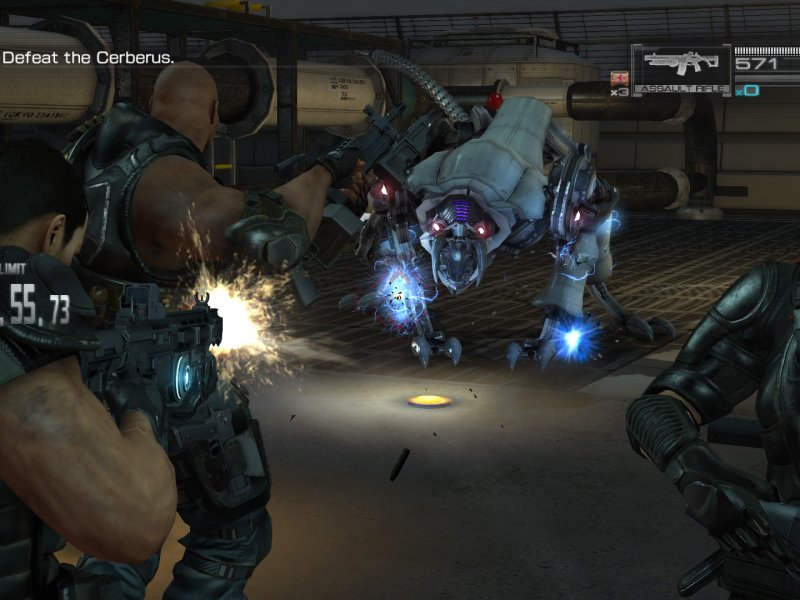This screenshot has height=600, width=800.
Task: Click the first aid kit icon
Action: 618,78
